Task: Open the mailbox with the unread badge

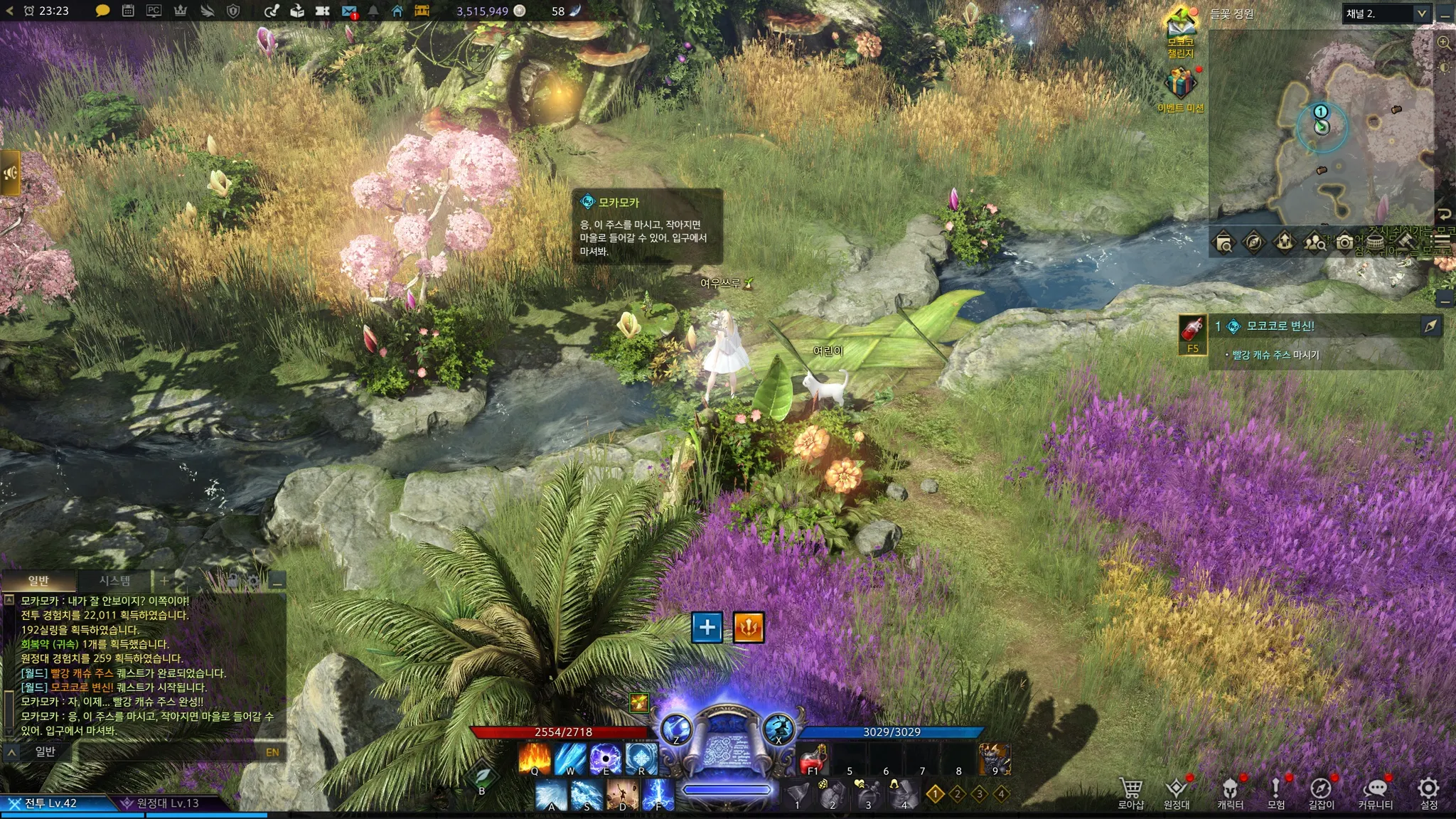Action: [349, 11]
